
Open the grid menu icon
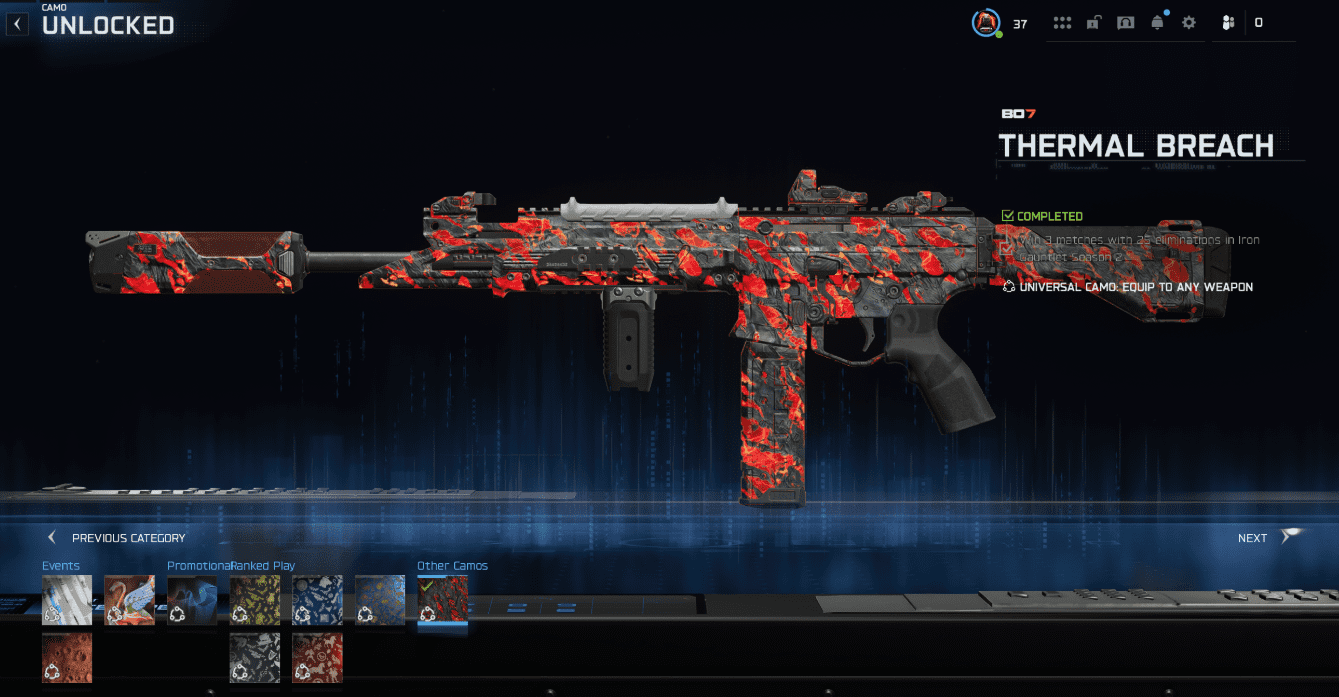[x=1062, y=23]
